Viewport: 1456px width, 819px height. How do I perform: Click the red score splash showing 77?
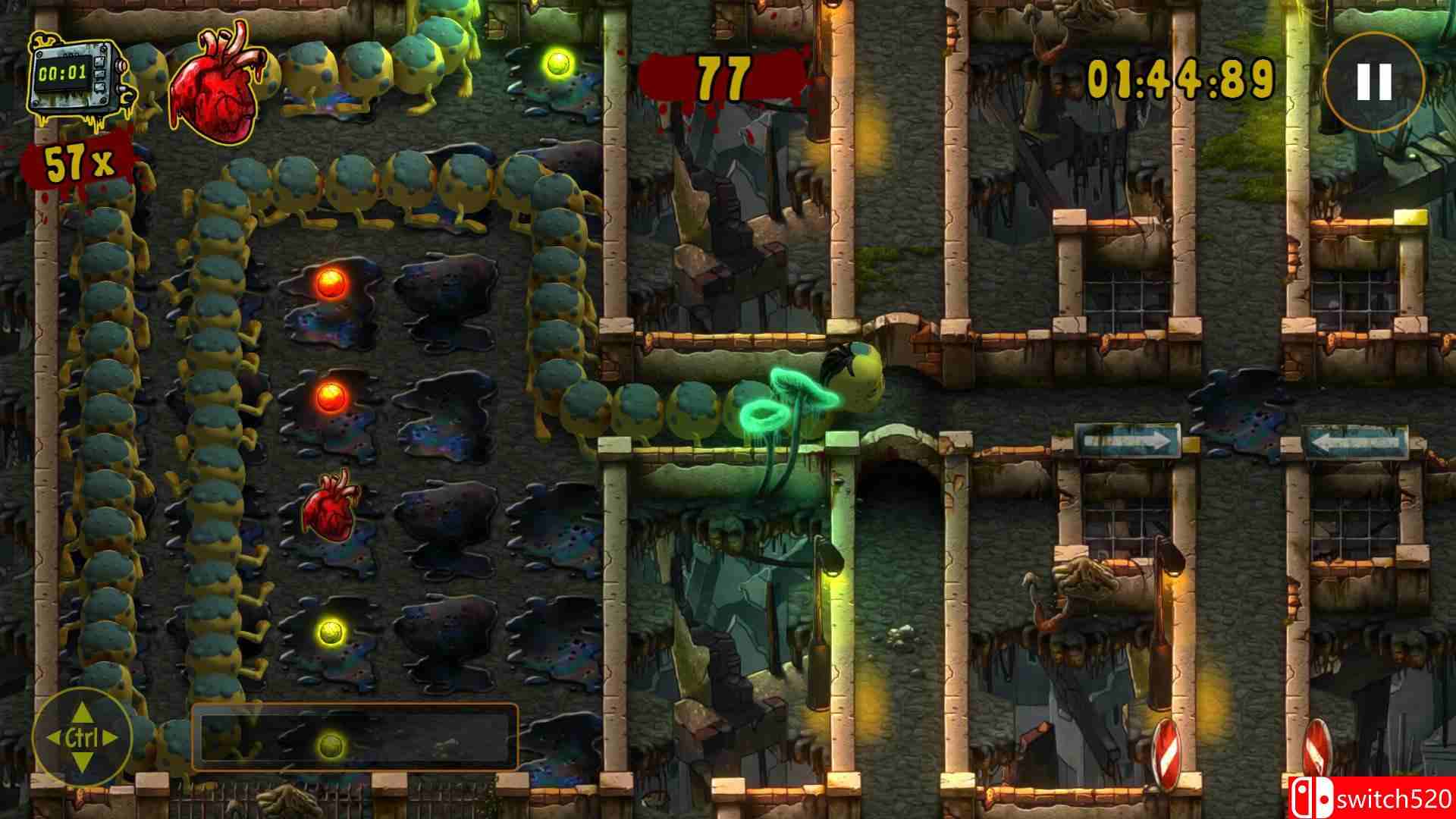[x=724, y=76]
